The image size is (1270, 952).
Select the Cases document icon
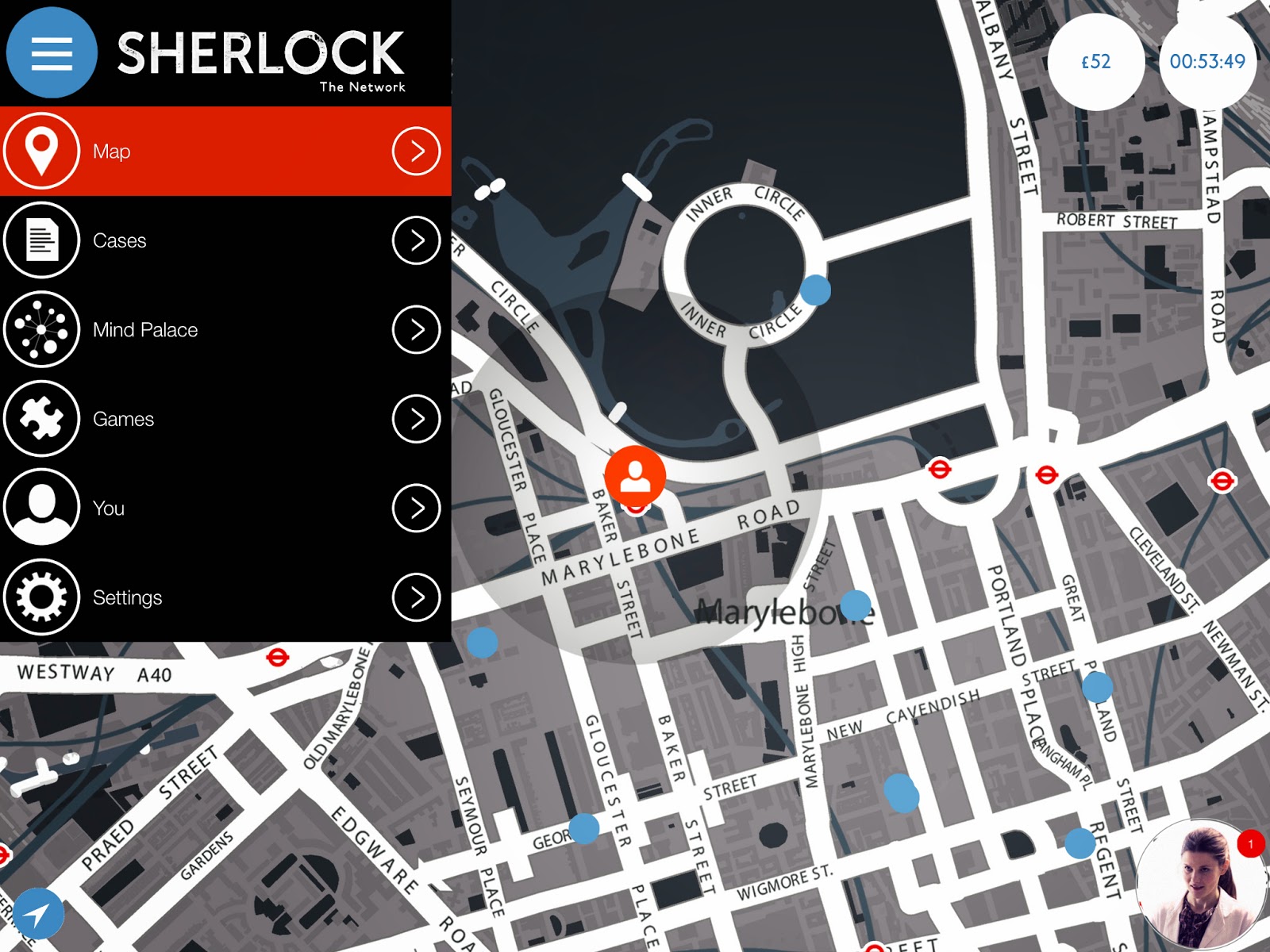pos(41,240)
